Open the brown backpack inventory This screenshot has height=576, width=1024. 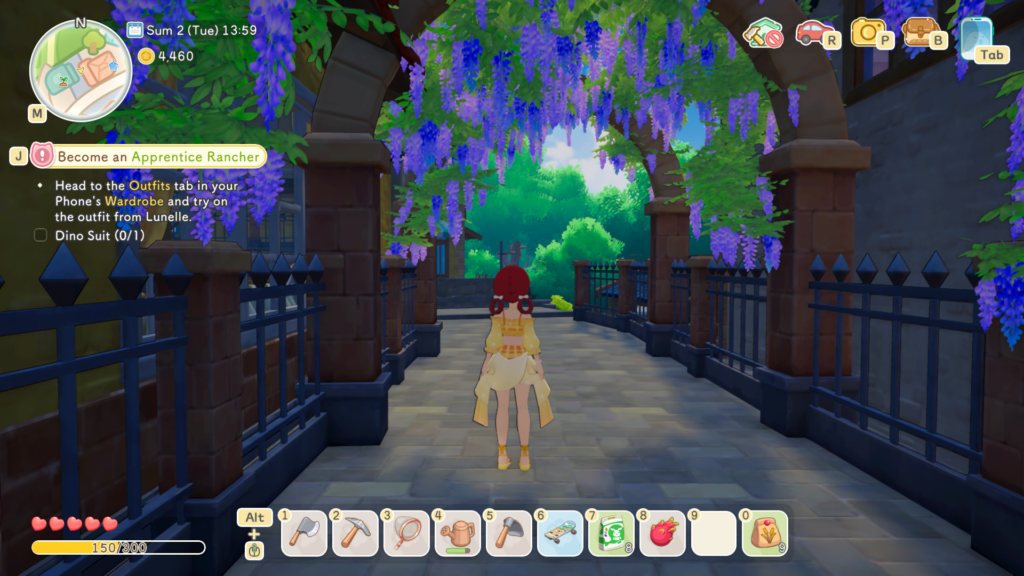[919, 32]
